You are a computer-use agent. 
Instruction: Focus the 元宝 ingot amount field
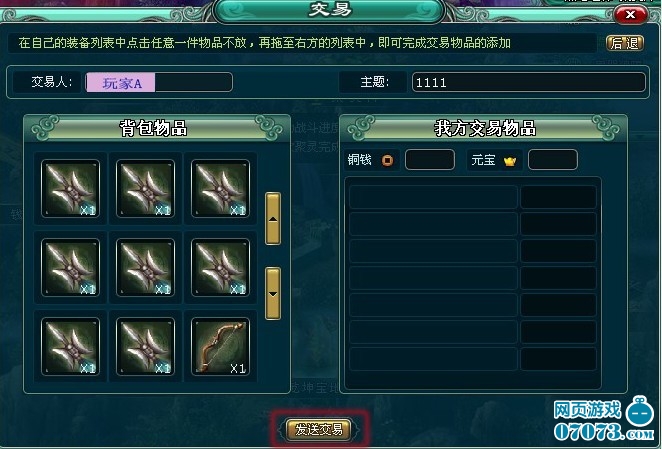[x=552, y=160]
